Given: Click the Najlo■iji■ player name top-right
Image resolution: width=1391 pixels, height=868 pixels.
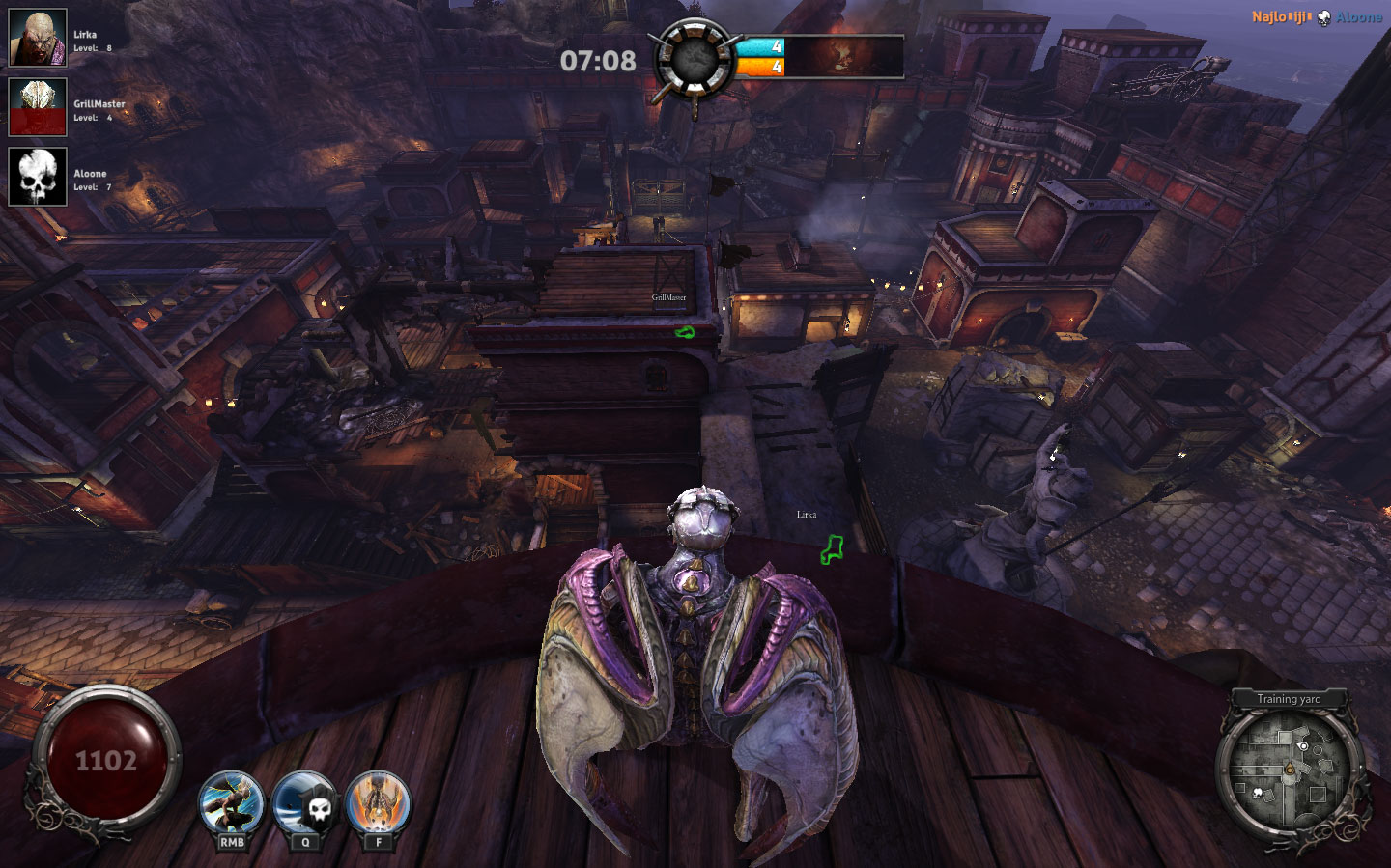Looking at the screenshot, I should click(x=1279, y=15).
